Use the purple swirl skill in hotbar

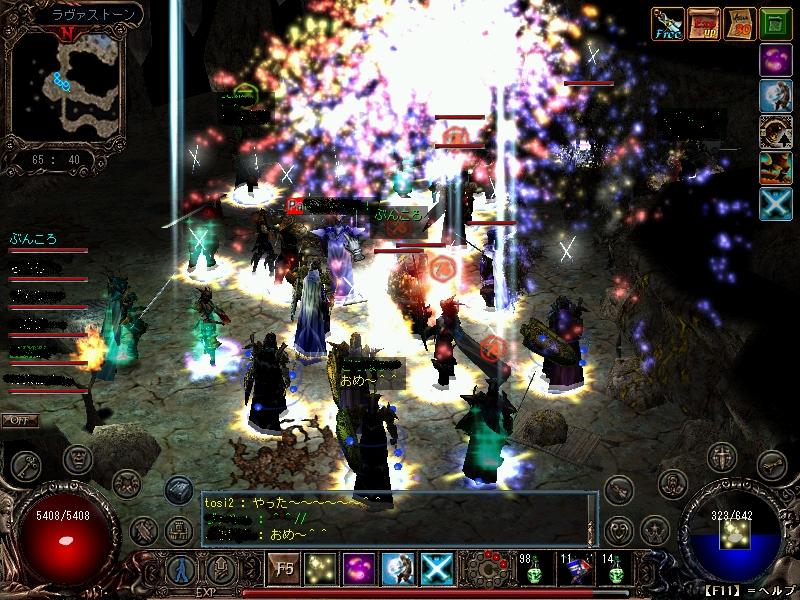coord(359,569)
